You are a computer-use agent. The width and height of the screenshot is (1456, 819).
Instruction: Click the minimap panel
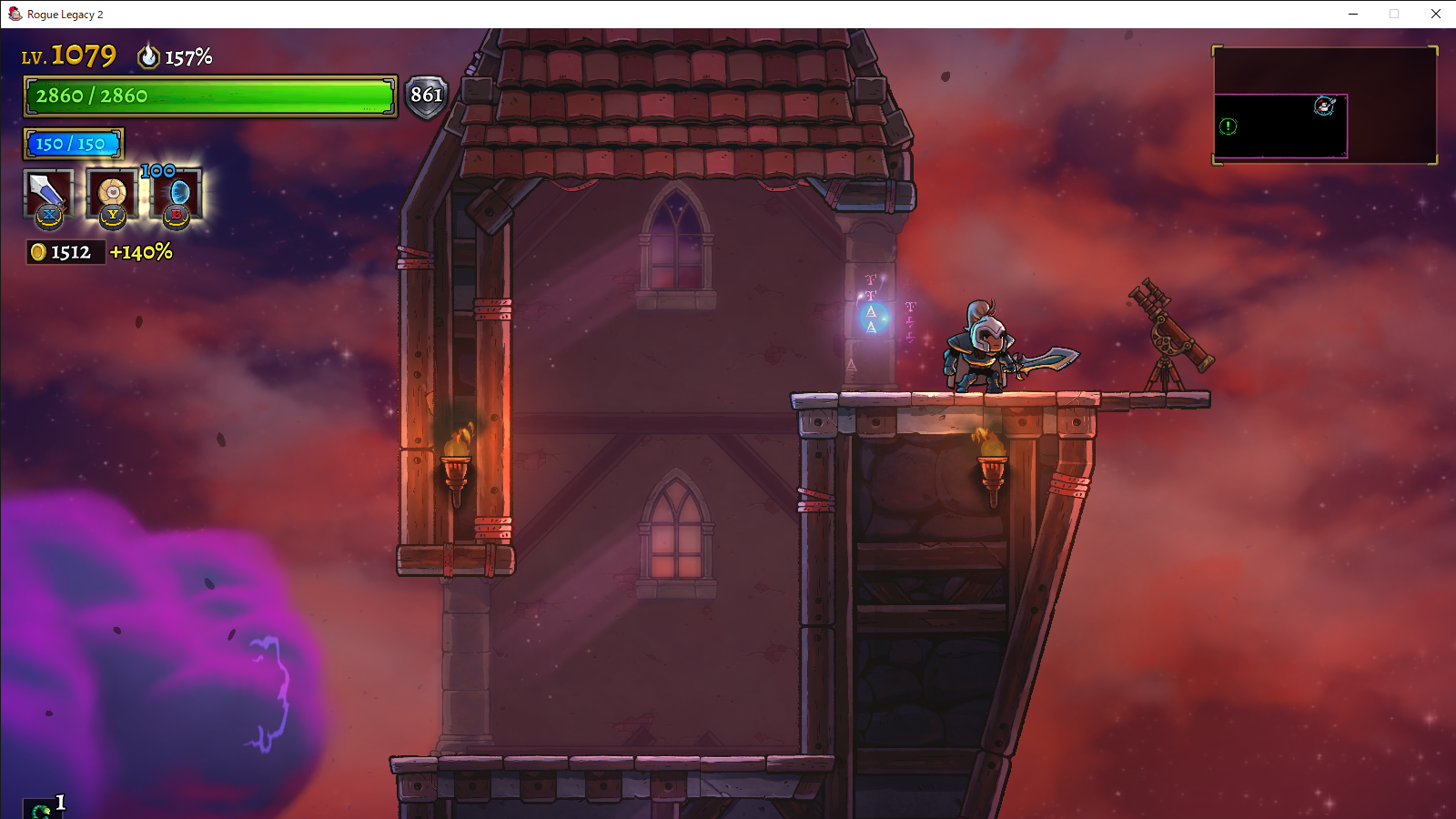[x=1324, y=106]
